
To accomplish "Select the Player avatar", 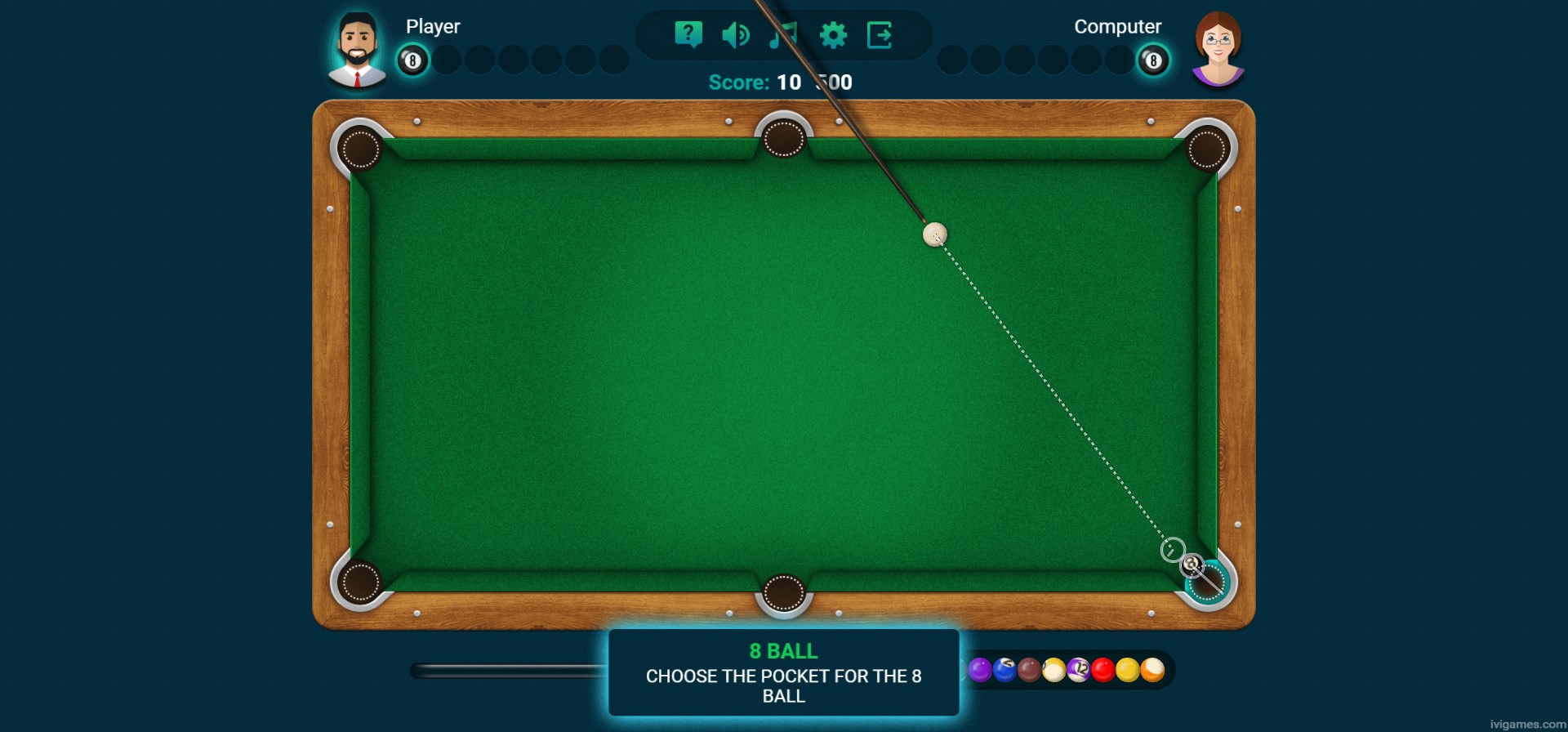I will [x=357, y=47].
